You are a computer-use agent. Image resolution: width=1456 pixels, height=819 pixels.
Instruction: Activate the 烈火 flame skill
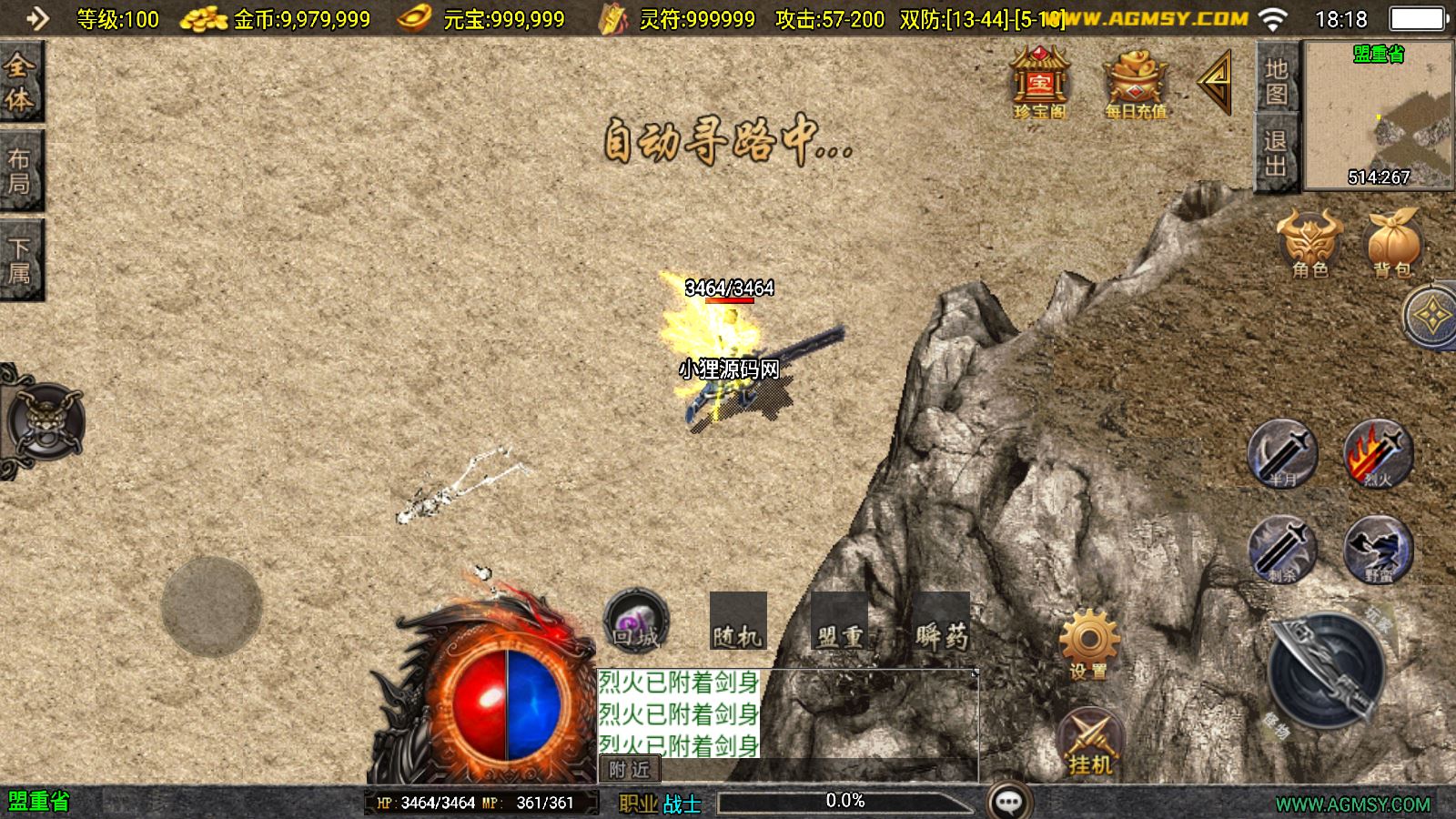click(1378, 453)
